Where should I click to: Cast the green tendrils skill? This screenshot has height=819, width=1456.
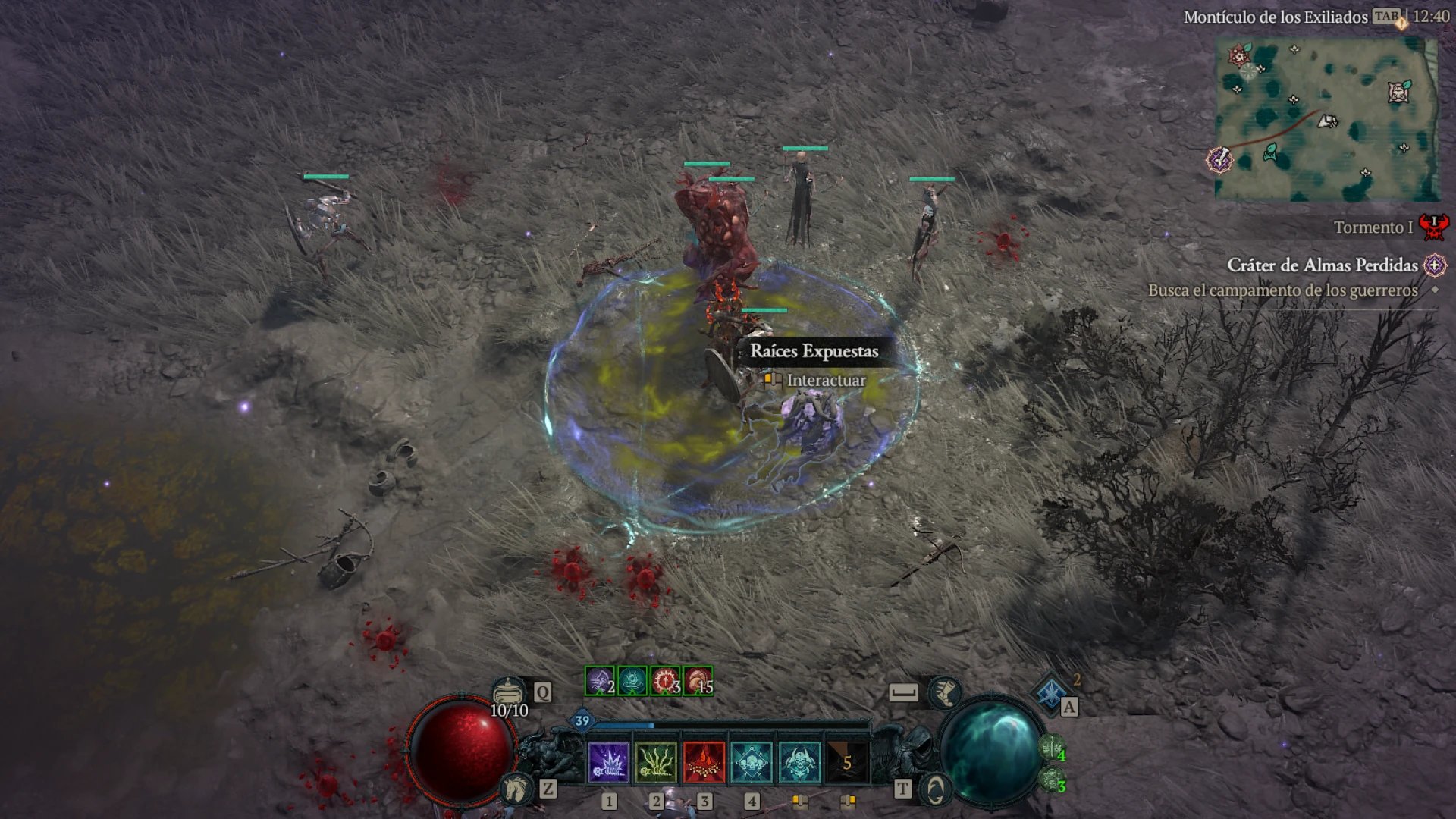coord(656,762)
